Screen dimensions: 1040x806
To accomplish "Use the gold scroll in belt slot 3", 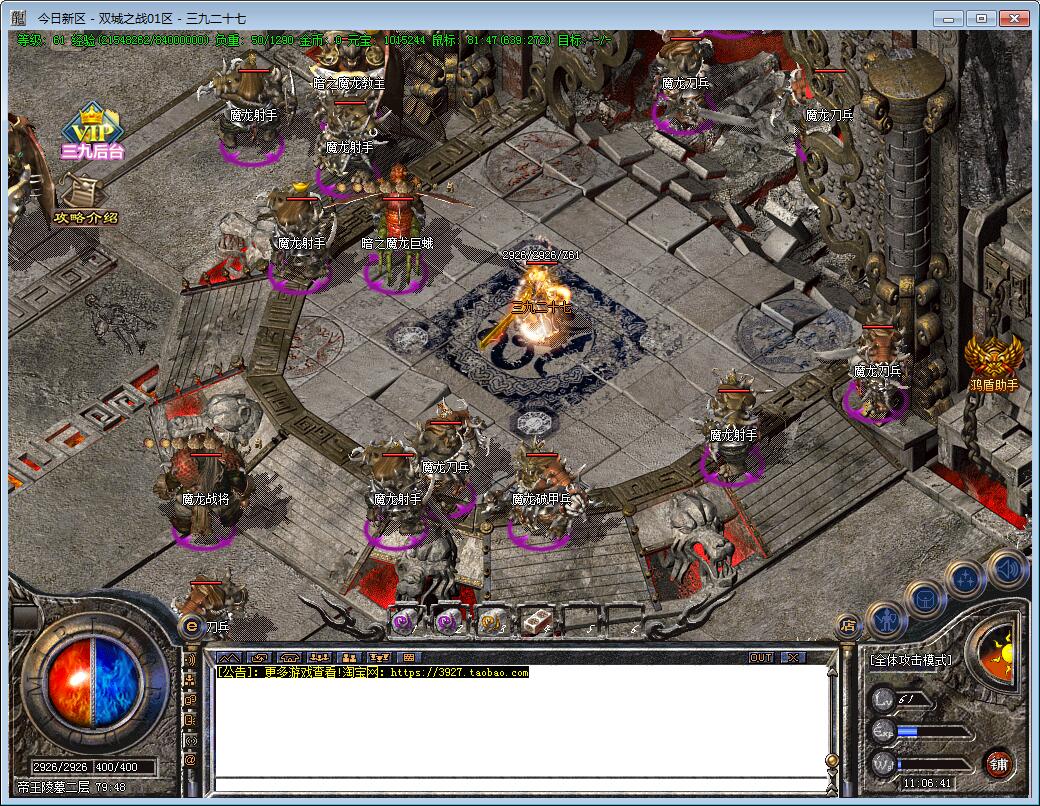I will [491, 621].
